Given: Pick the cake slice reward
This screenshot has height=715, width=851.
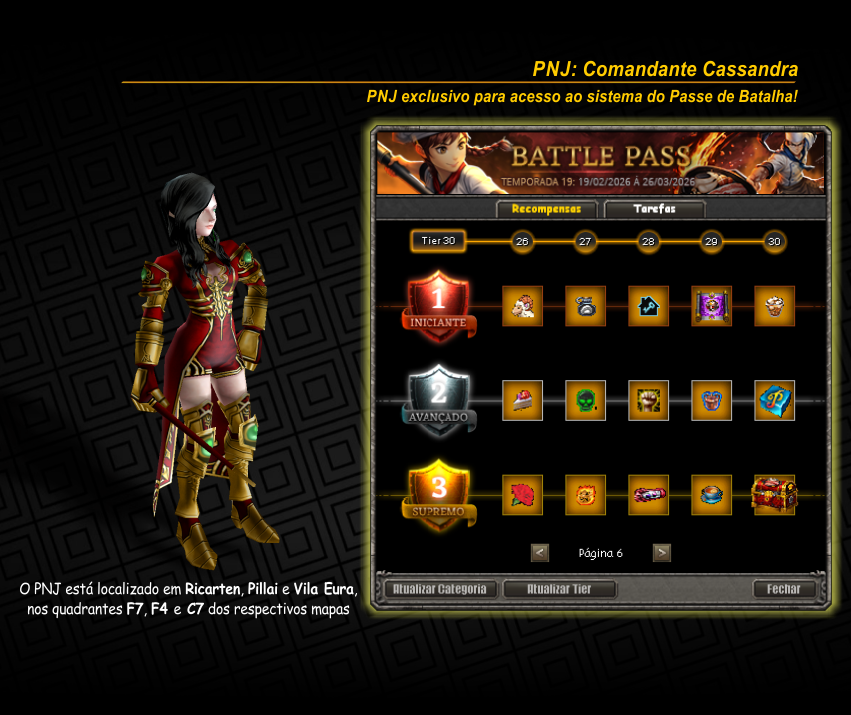Looking at the screenshot, I should click(x=522, y=400).
